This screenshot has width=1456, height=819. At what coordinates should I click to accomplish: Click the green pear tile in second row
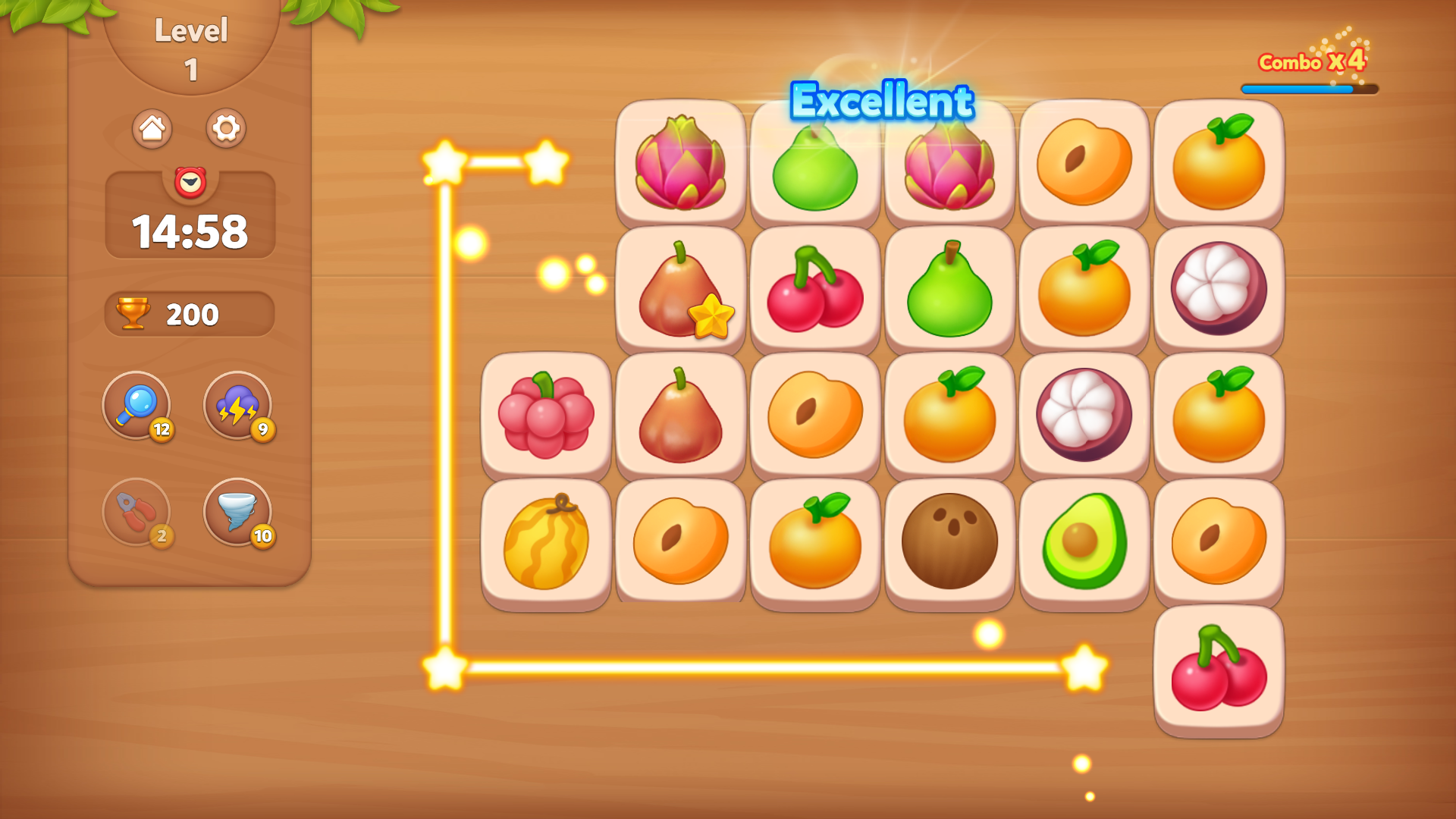pos(949,287)
